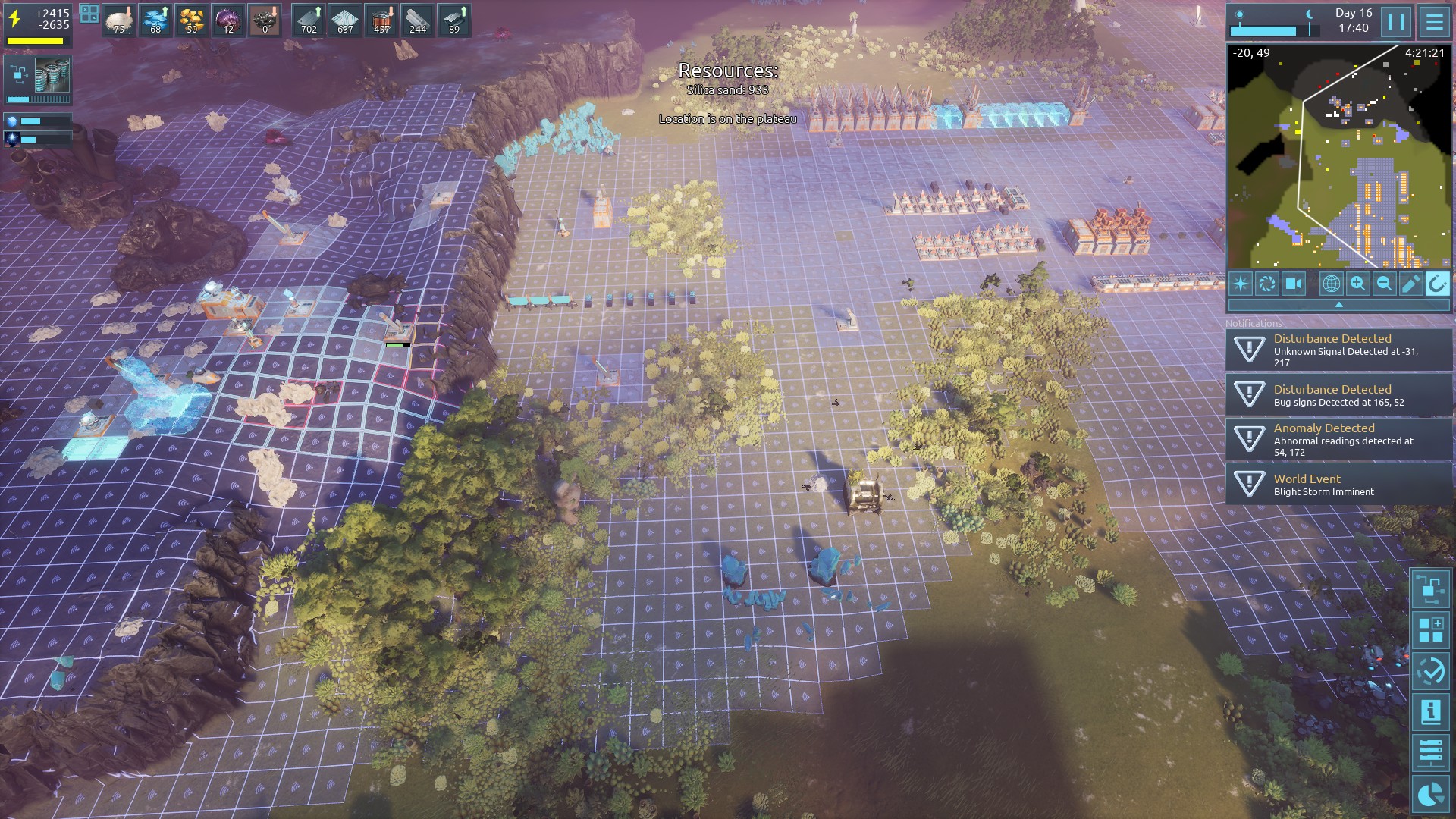Zoom out the minimap with magnifier minus
Viewport: 1456px width, 819px height.
point(1384,284)
